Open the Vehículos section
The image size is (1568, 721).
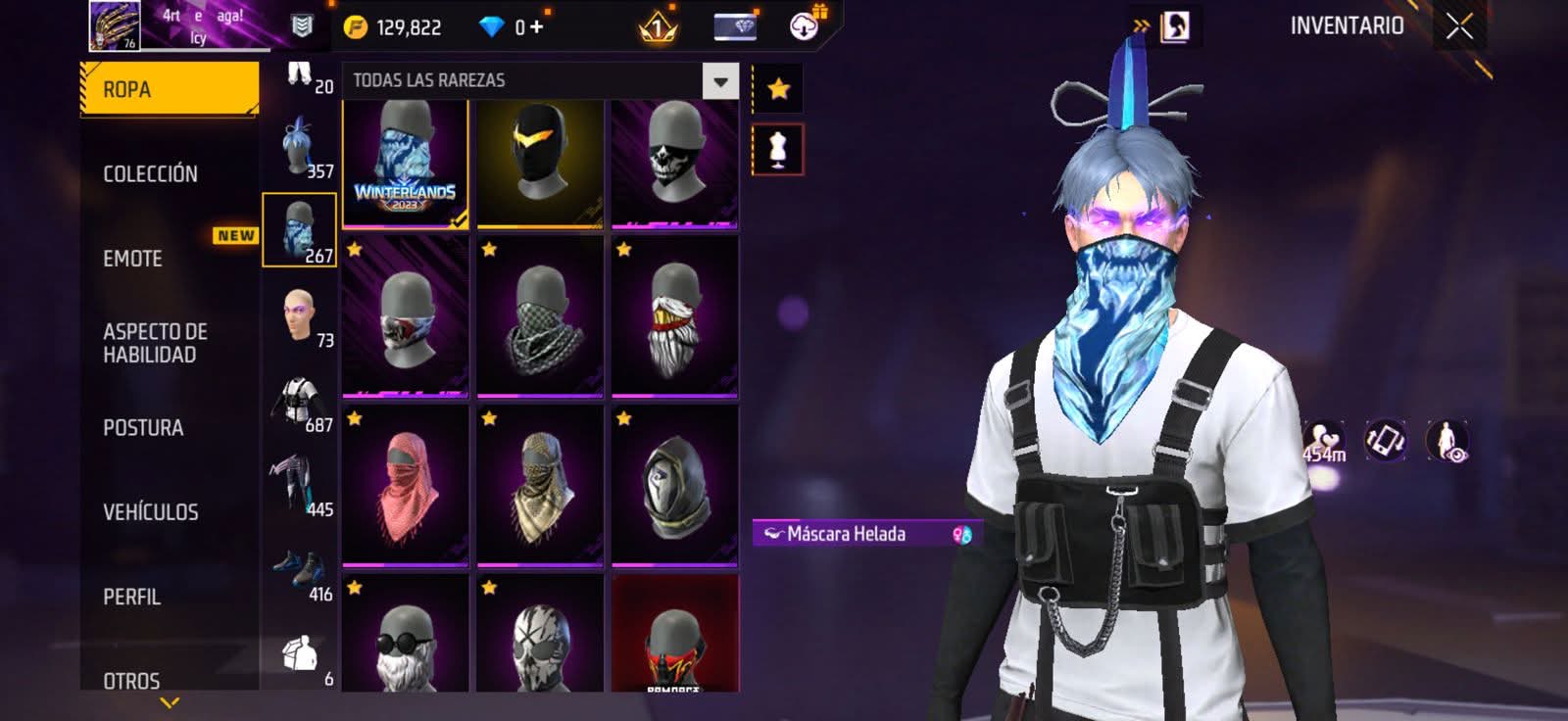151,512
